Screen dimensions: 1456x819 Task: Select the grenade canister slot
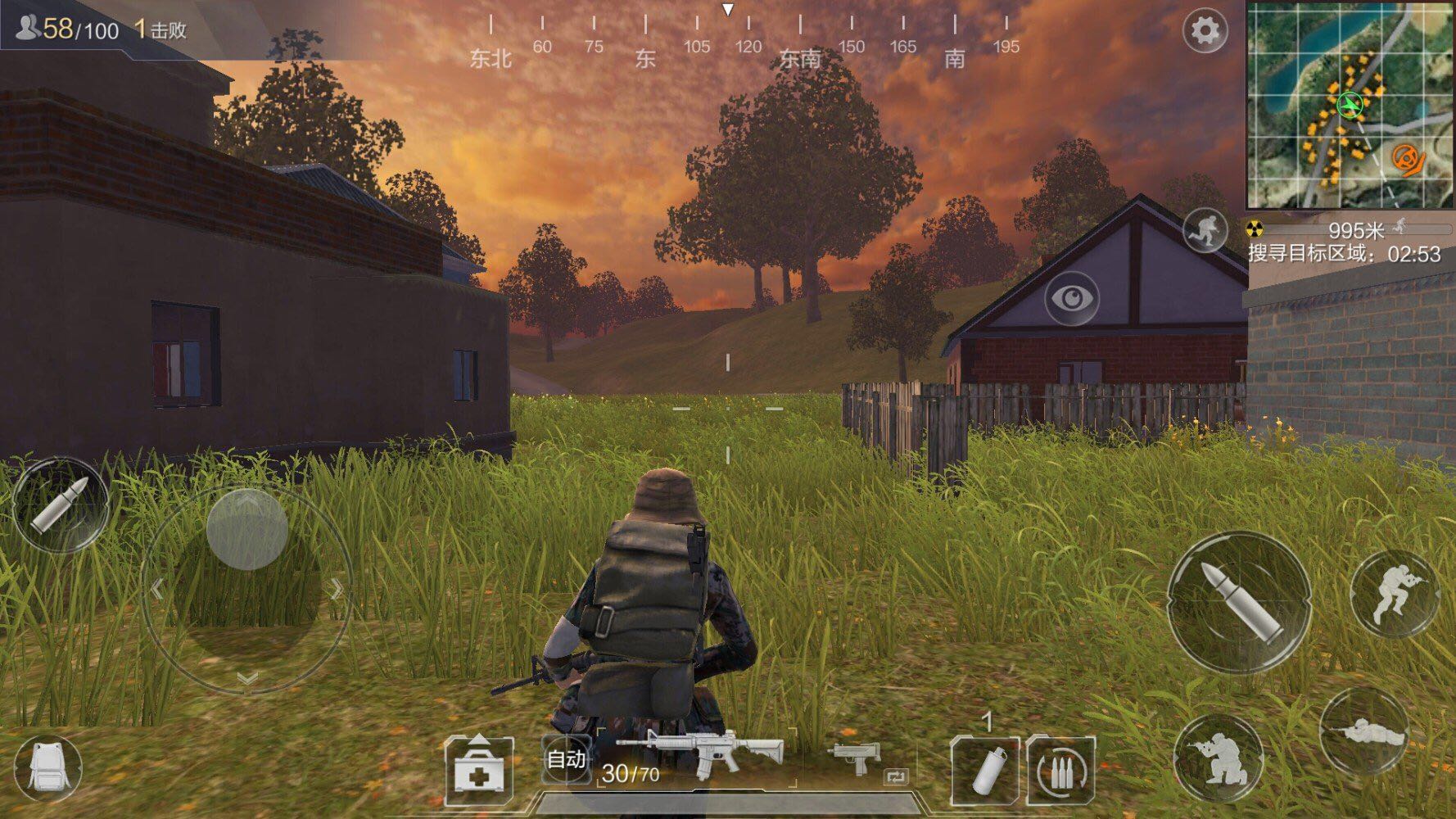985,770
